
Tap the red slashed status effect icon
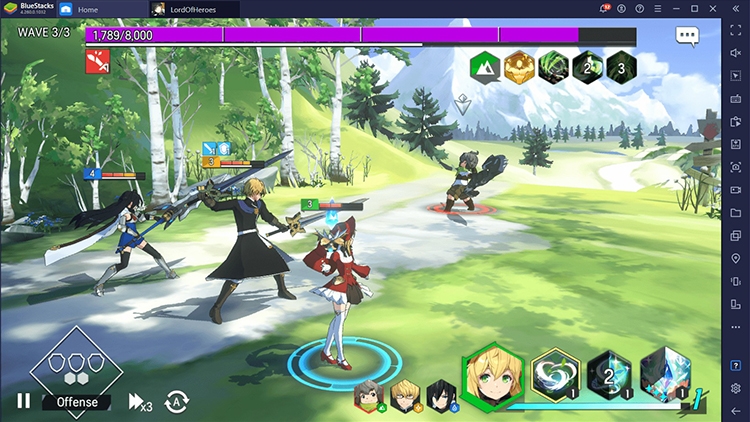(97, 62)
